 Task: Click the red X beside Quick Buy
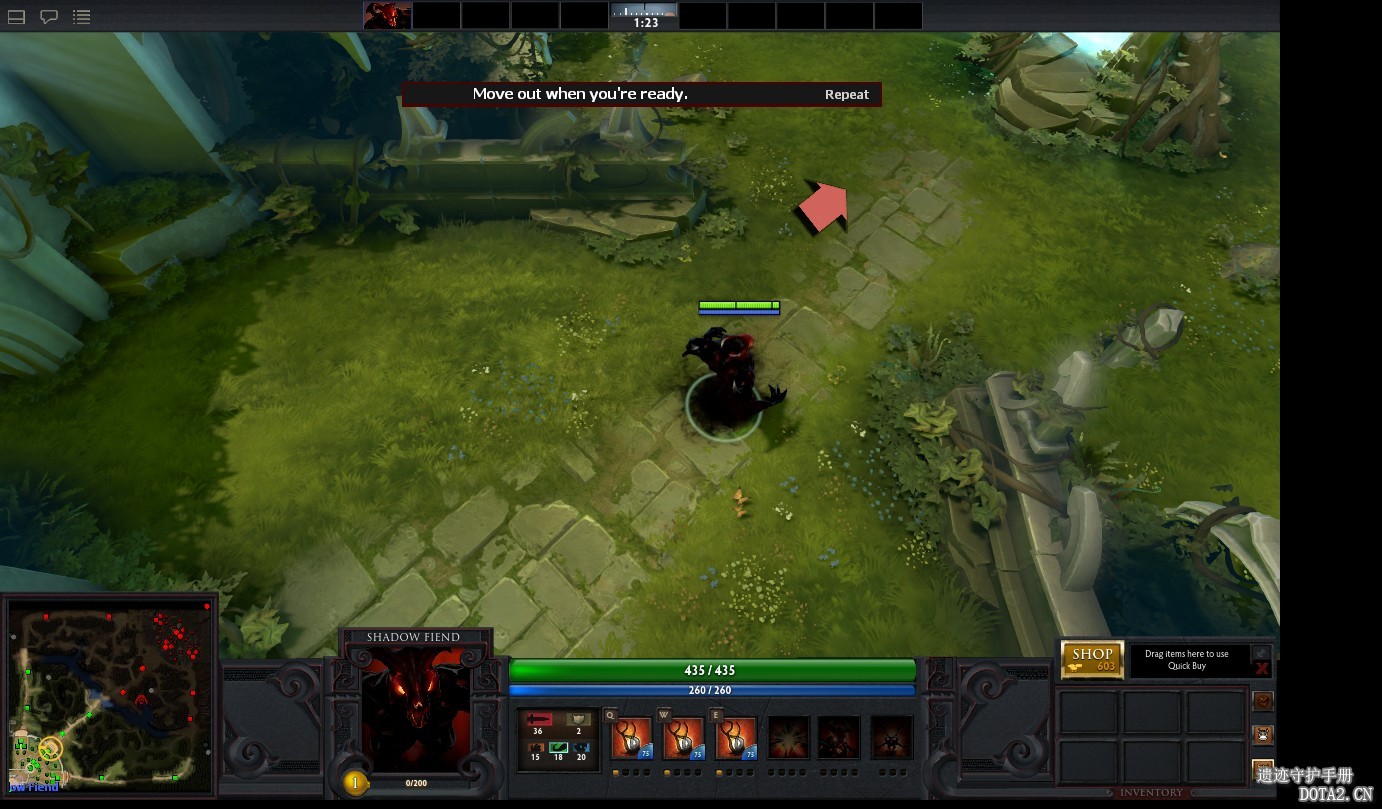1262,668
